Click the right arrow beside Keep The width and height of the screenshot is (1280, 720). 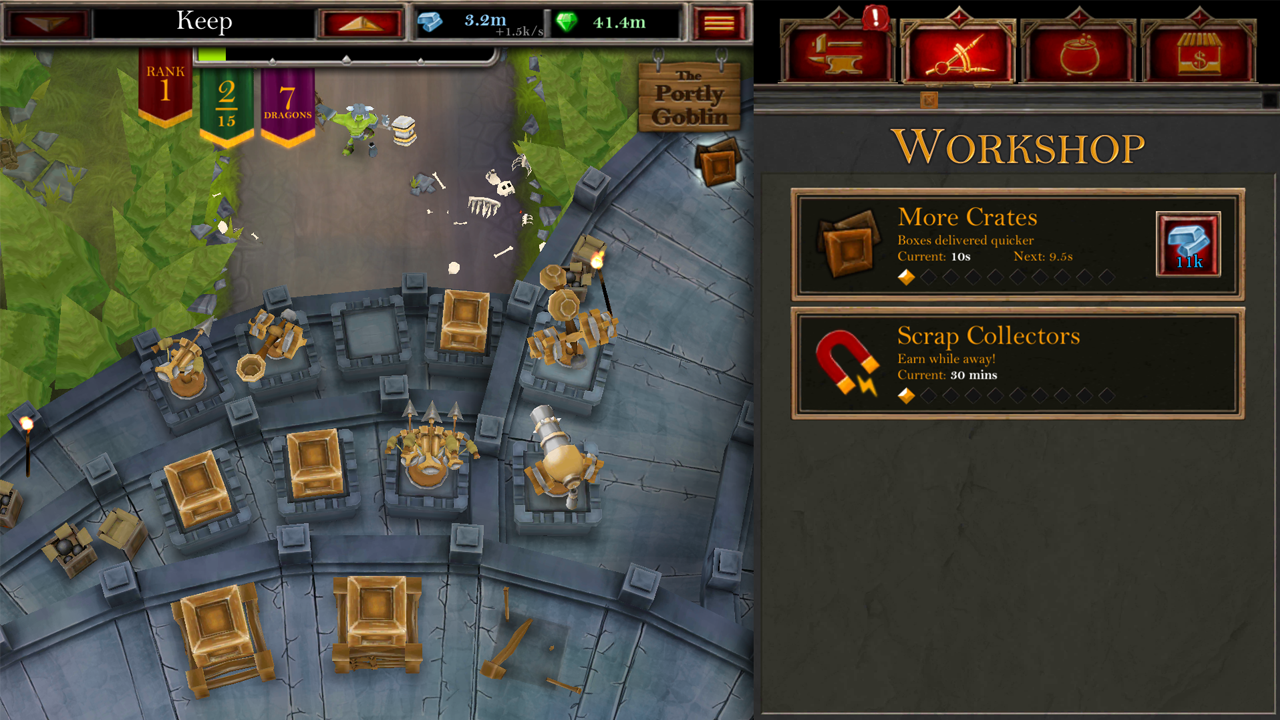click(x=360, y=21)
